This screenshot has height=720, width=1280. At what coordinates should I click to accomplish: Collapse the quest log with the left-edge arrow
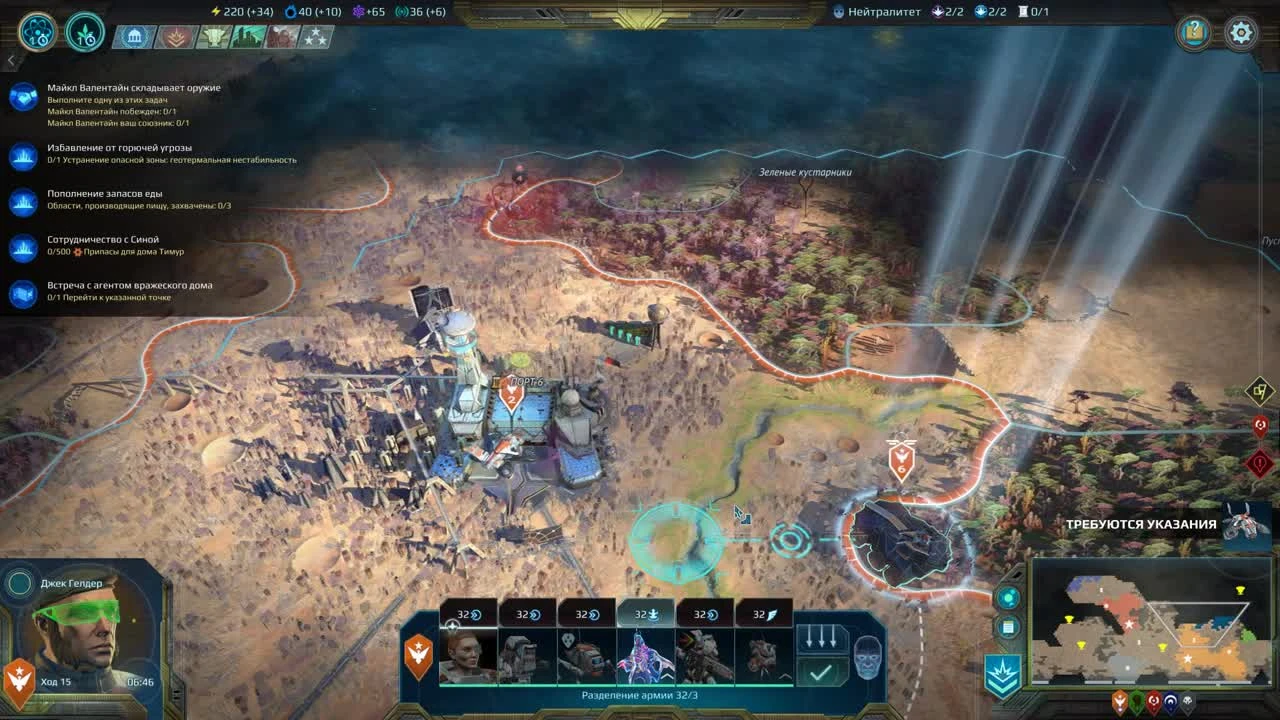(x=10, y=58)
